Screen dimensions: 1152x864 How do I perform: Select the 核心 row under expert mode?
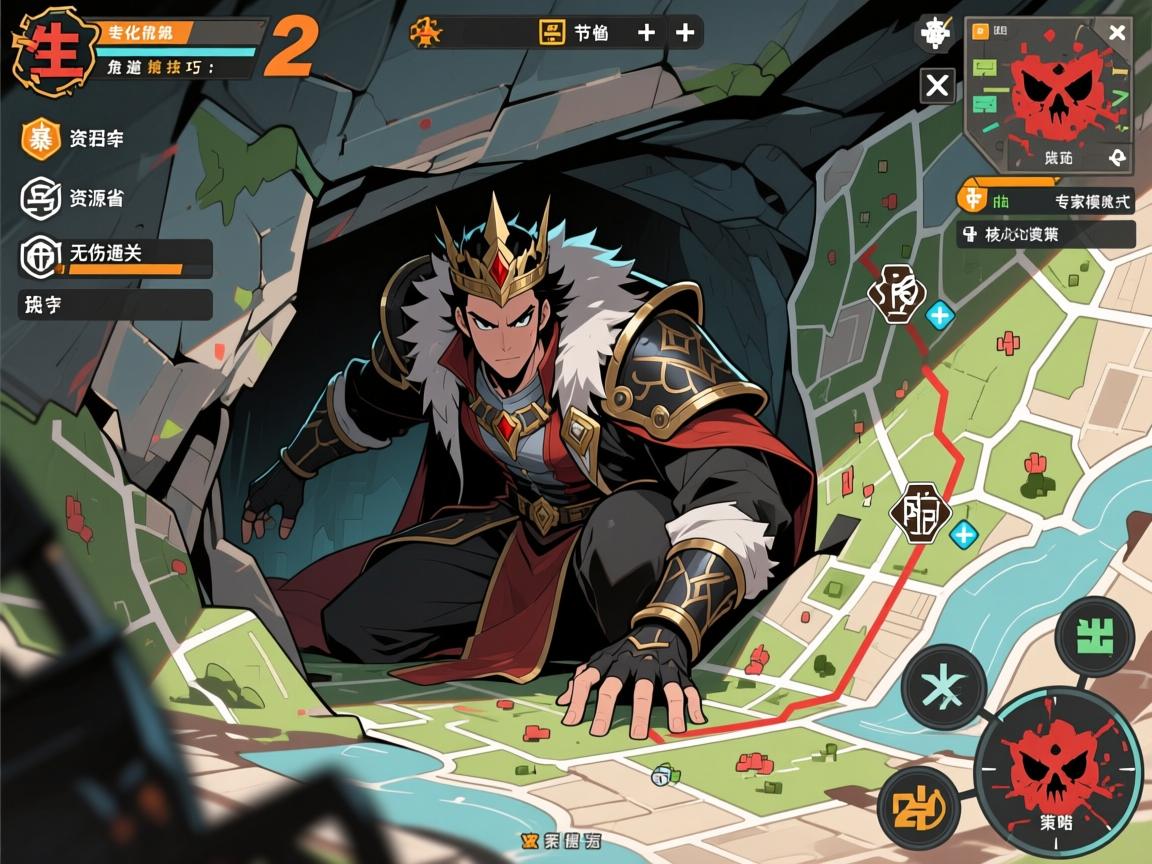1046,235
